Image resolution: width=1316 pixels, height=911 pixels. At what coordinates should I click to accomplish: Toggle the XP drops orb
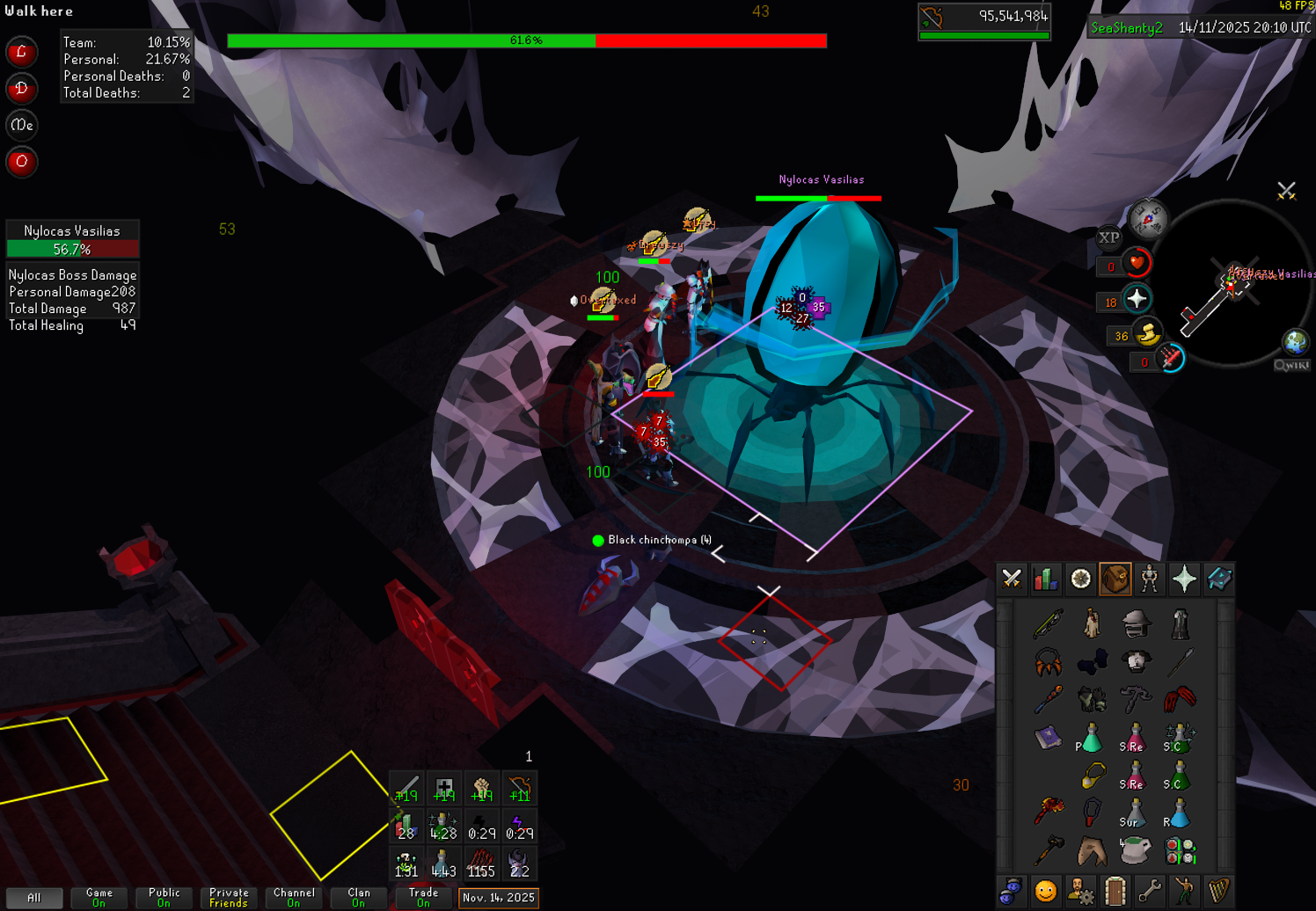tap(1109, 237)
